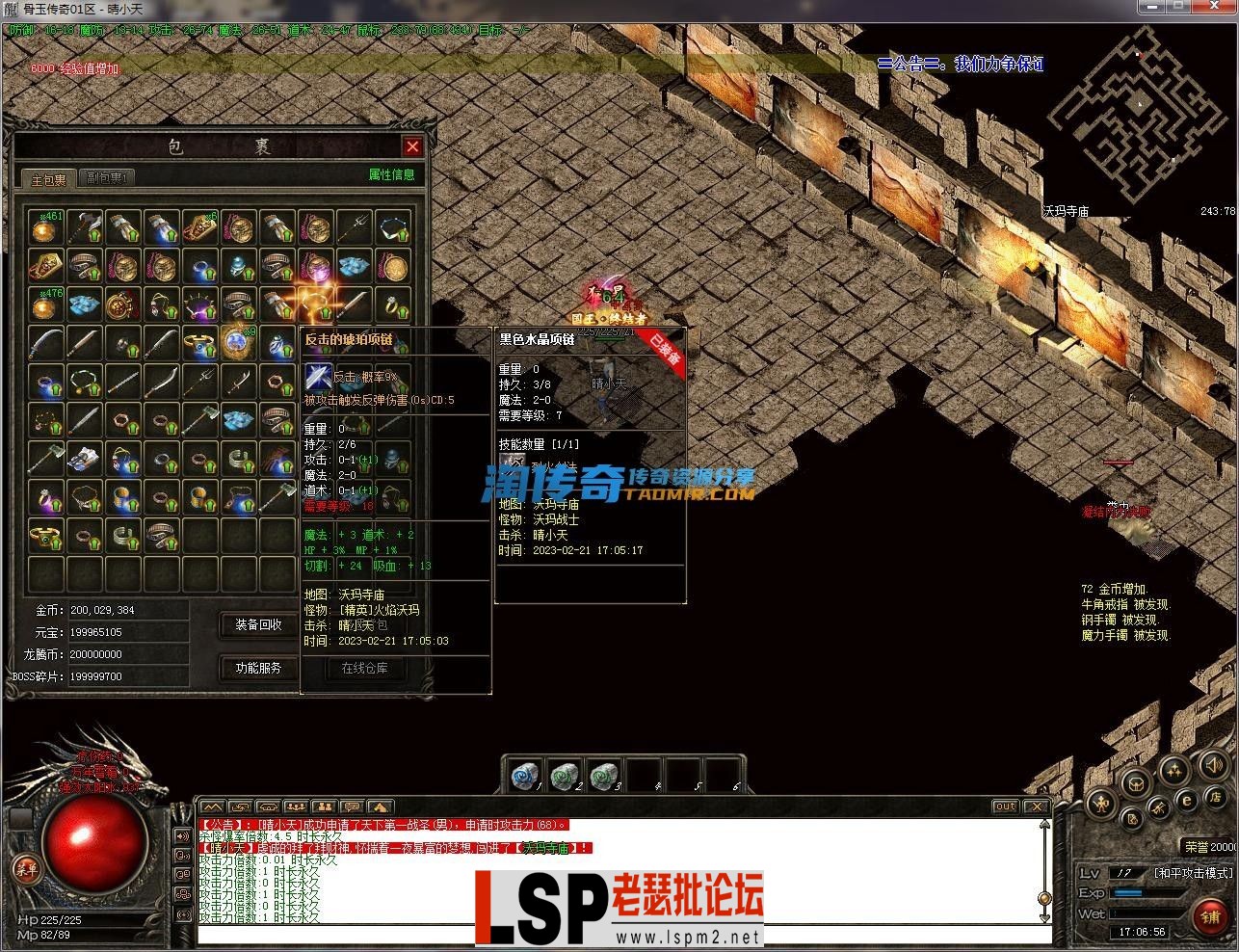Open the 铺 shop icon at the bottom right
The width and height of the screenshot is (1239, 952).
pos(1209,915)
